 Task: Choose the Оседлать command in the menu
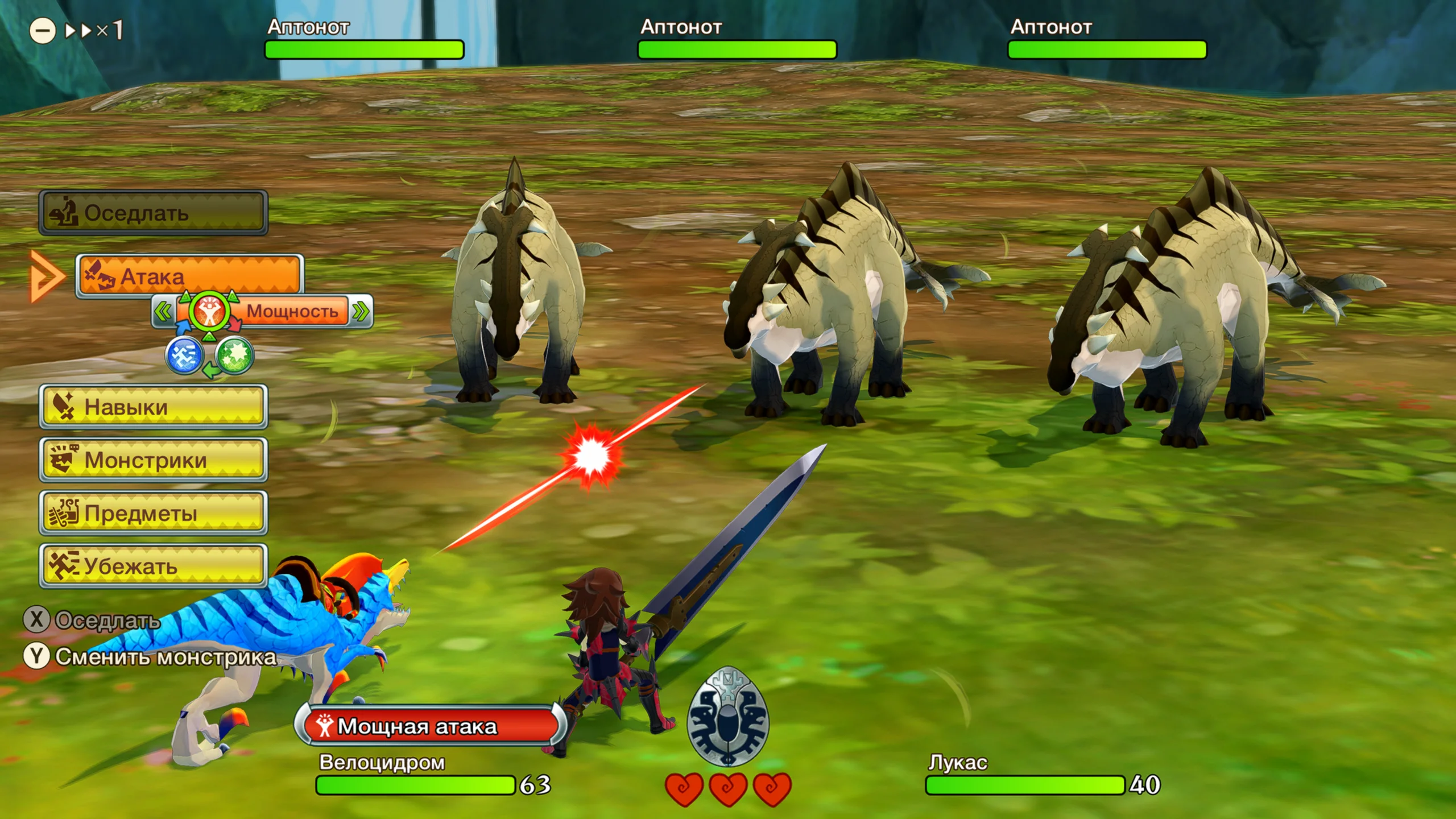point(153,213)
